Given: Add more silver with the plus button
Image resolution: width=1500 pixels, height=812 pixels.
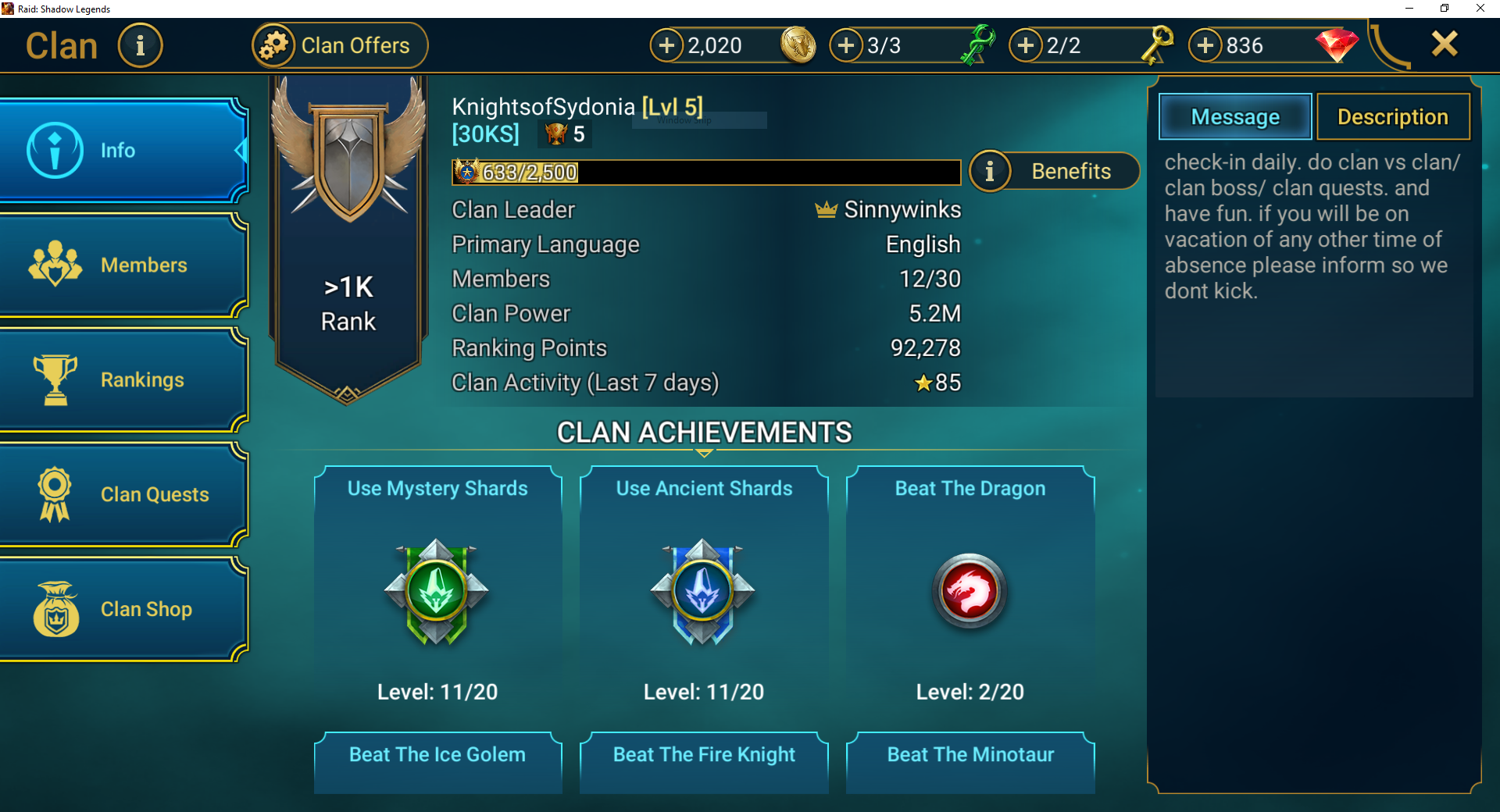Looking at the screenshot, I should tap(666, 45).
